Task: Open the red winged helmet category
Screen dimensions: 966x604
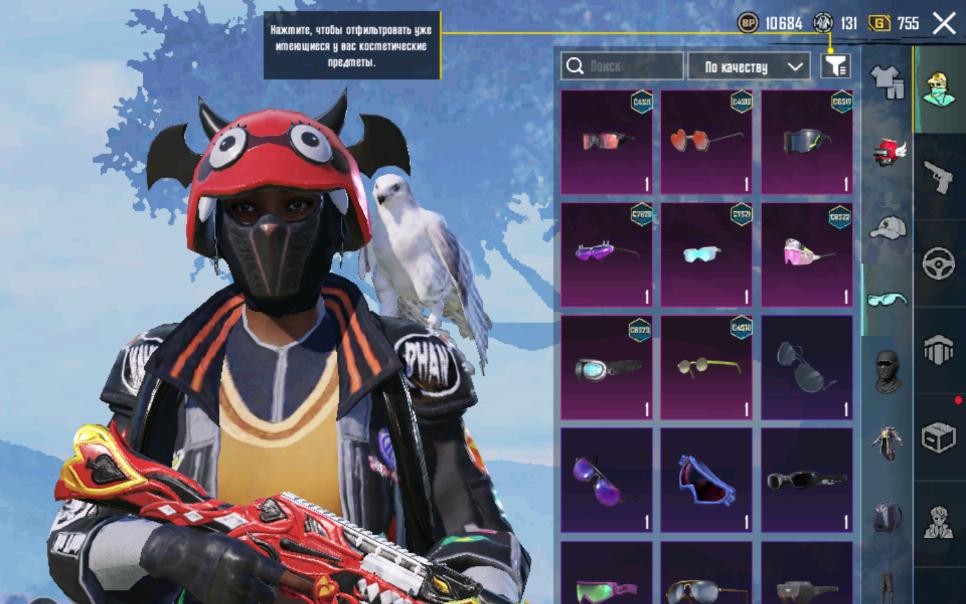Action: (x=886, y=154)
